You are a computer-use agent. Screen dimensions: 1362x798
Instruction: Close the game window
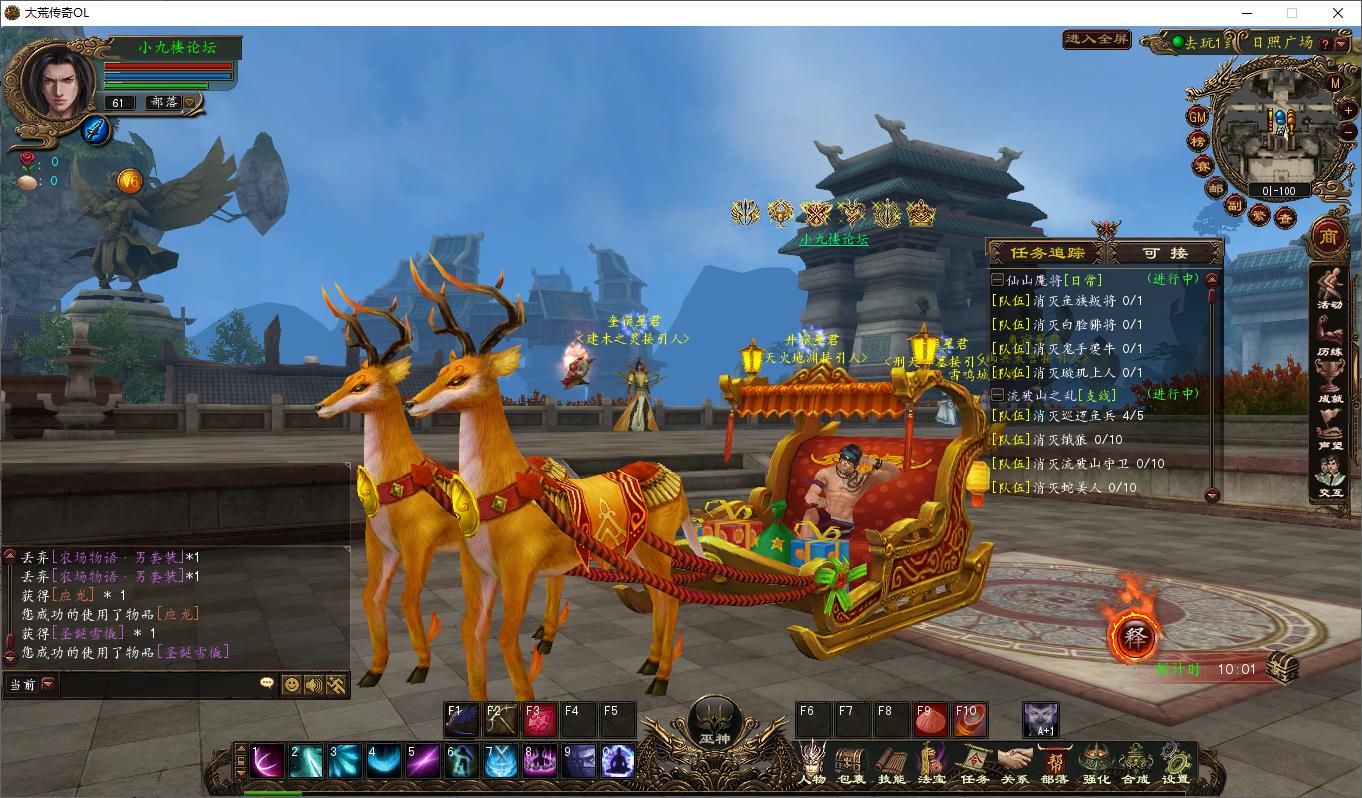(1338, 13)
